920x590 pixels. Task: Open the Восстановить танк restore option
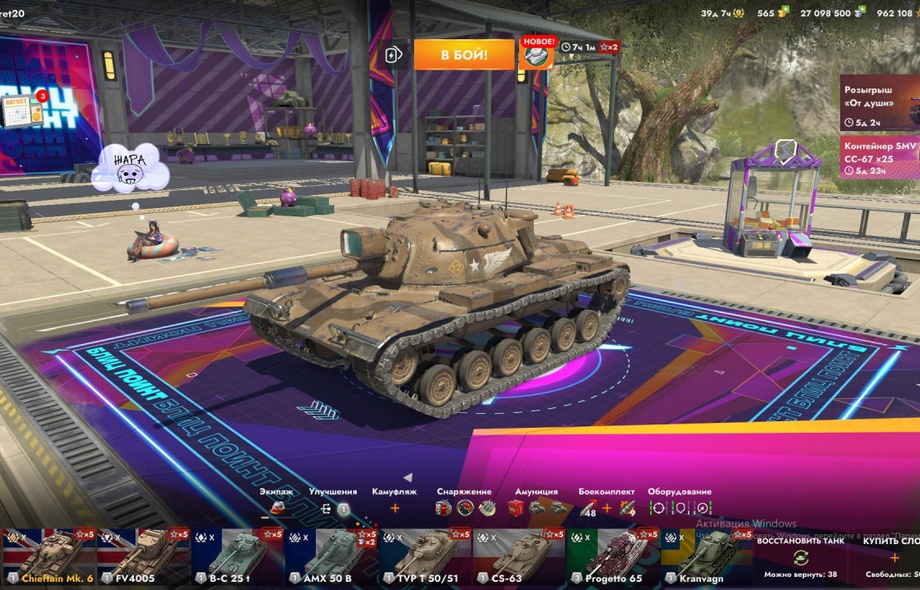tap(800, 557)
